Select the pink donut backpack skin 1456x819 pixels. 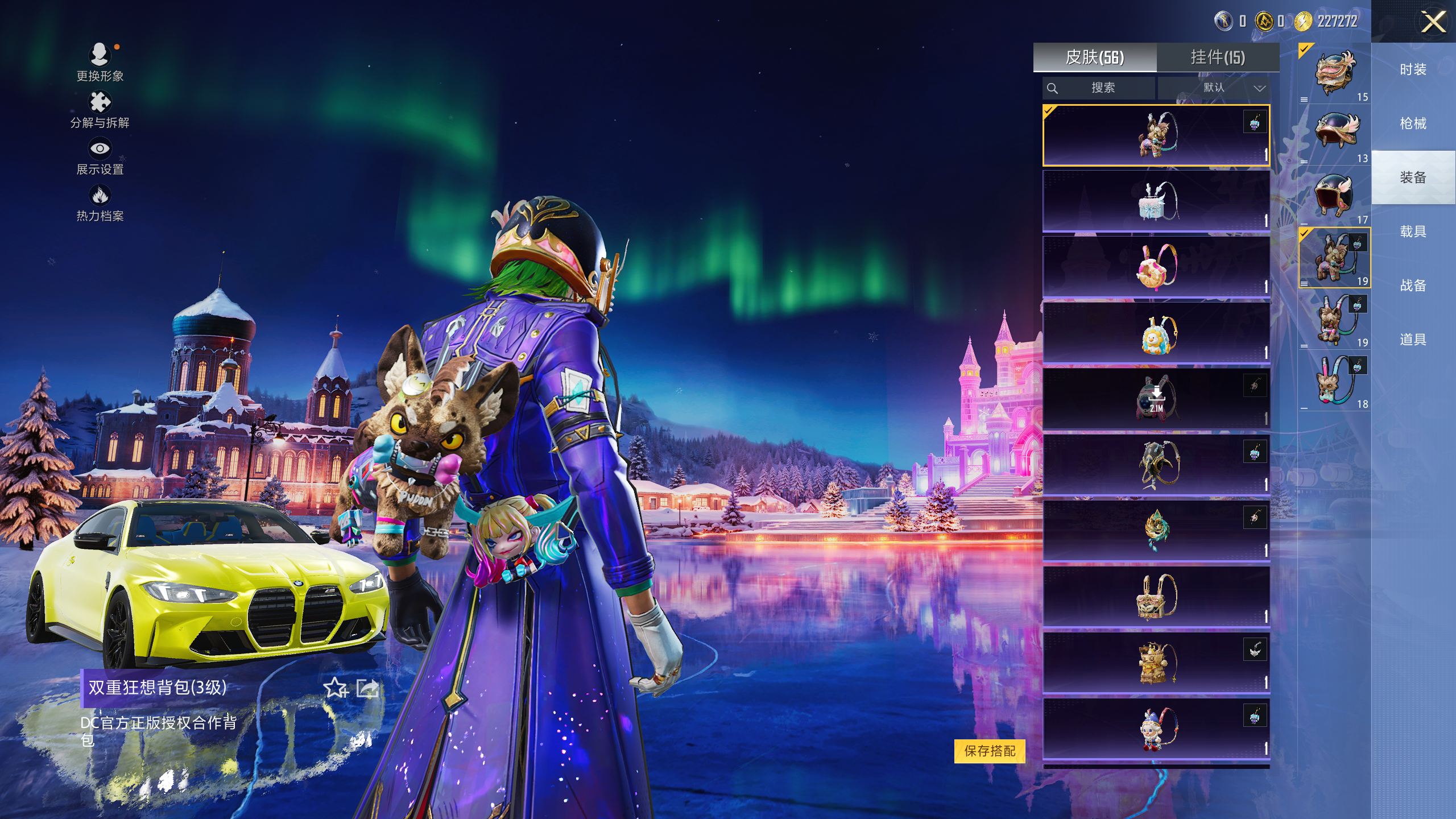[1156, 267]
